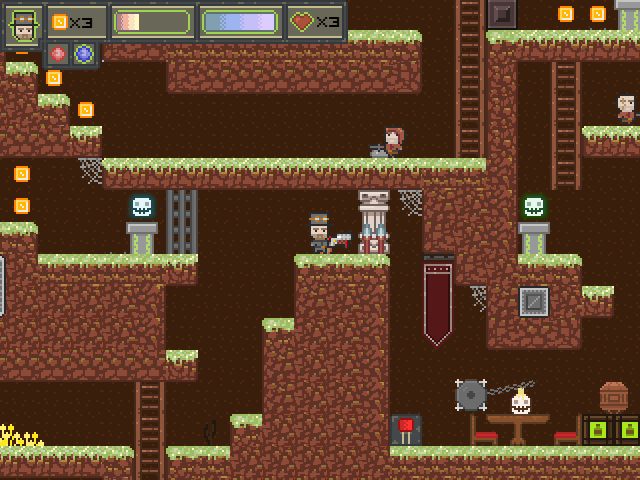
Task: Click the hero portrait with hat
Action: pos(22,23)
